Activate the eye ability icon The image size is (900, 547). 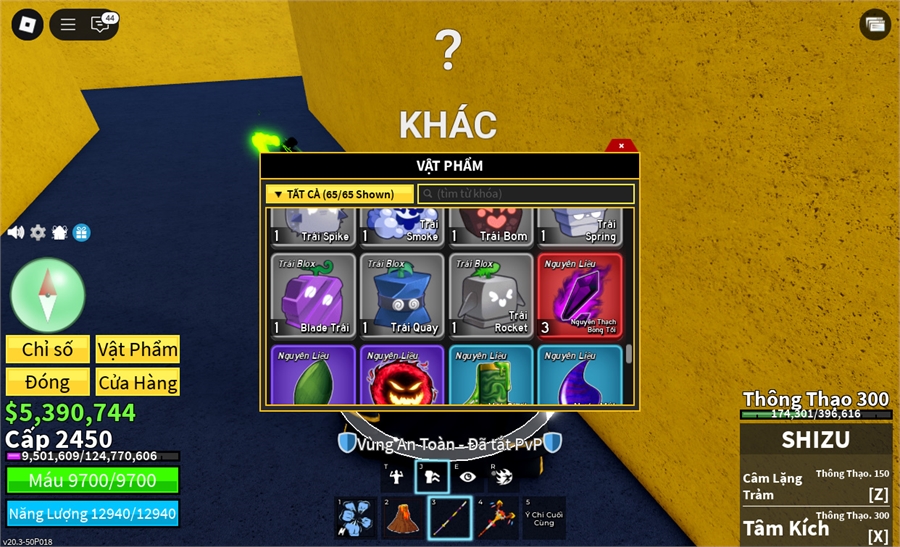point(467,476)
